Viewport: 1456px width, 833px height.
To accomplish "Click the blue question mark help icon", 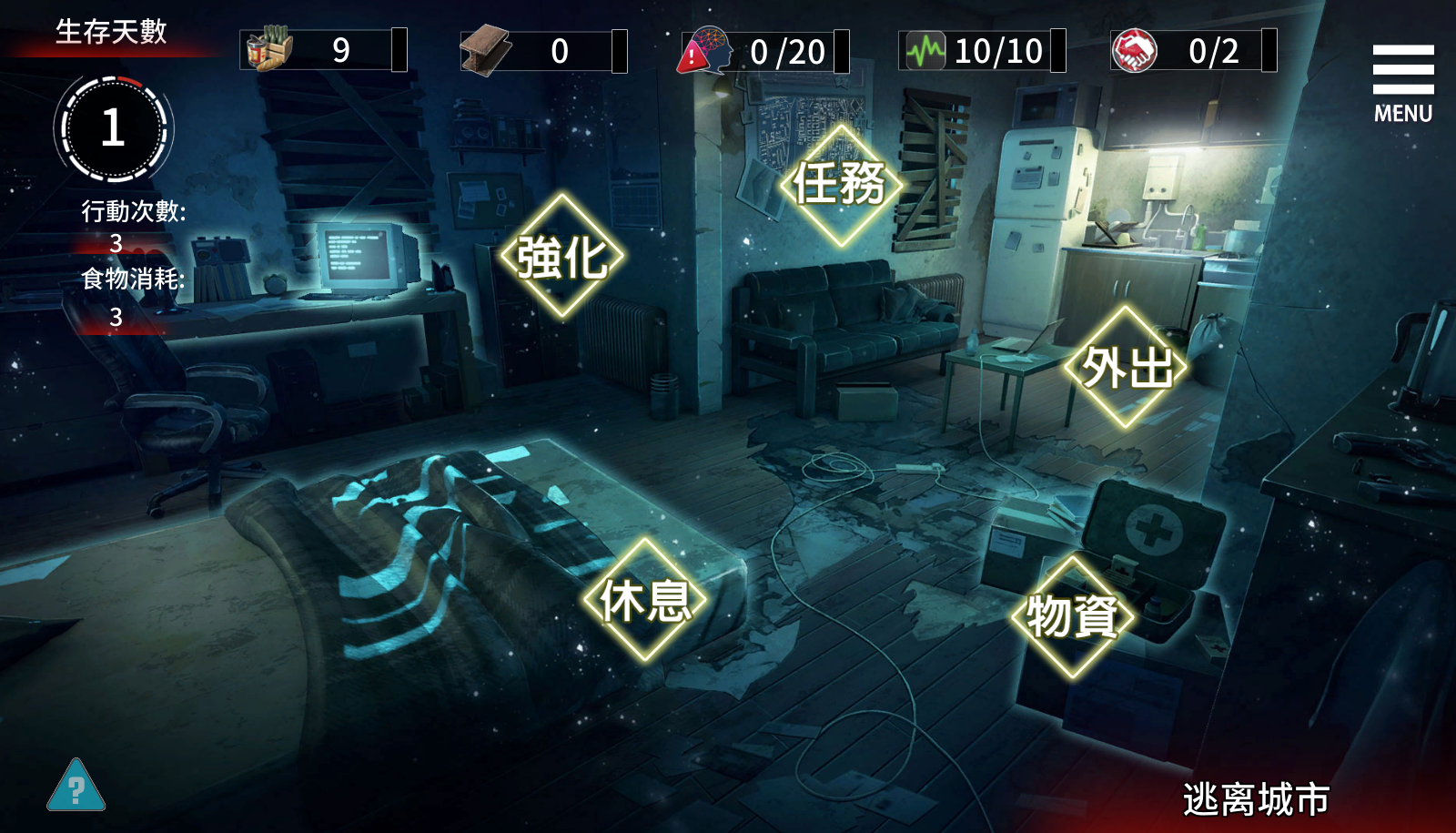I will click(x=76, y=787).
